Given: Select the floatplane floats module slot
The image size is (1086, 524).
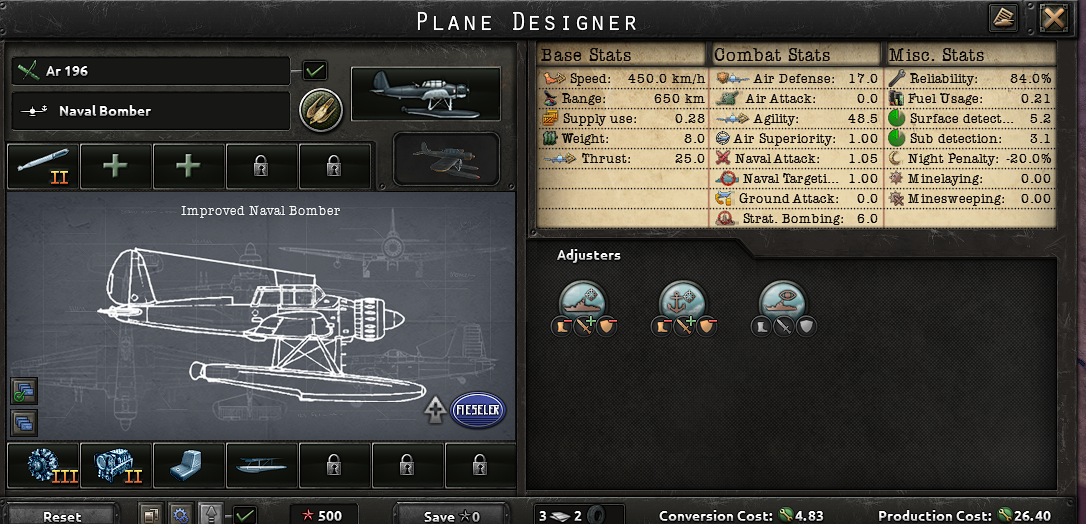Looking at the screenshot, I should coord(261,465).
